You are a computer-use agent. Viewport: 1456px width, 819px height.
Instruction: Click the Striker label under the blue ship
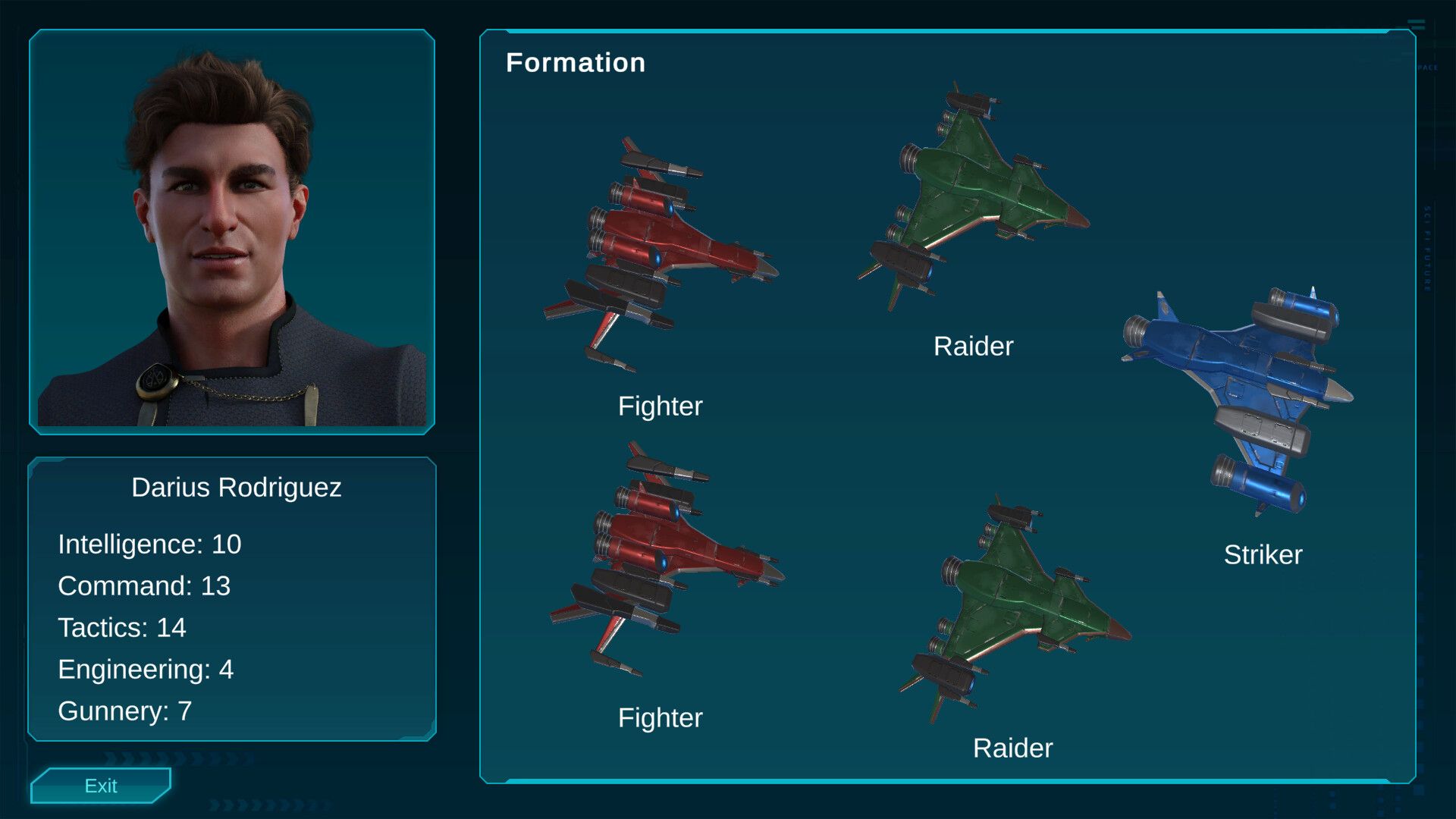(1262, 555)
